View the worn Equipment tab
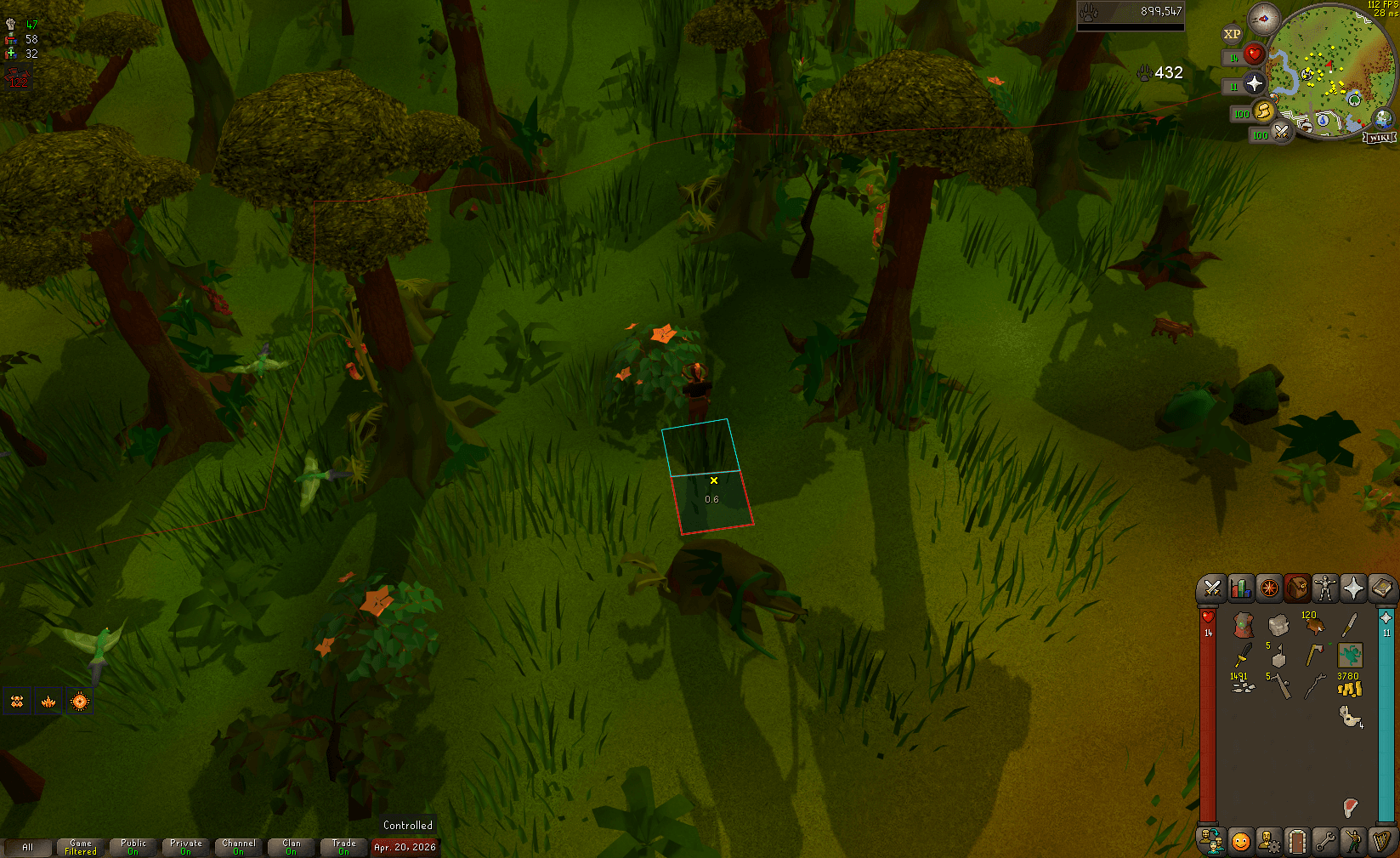This screenshot has height=858, width=1400. click(1324, 588)
